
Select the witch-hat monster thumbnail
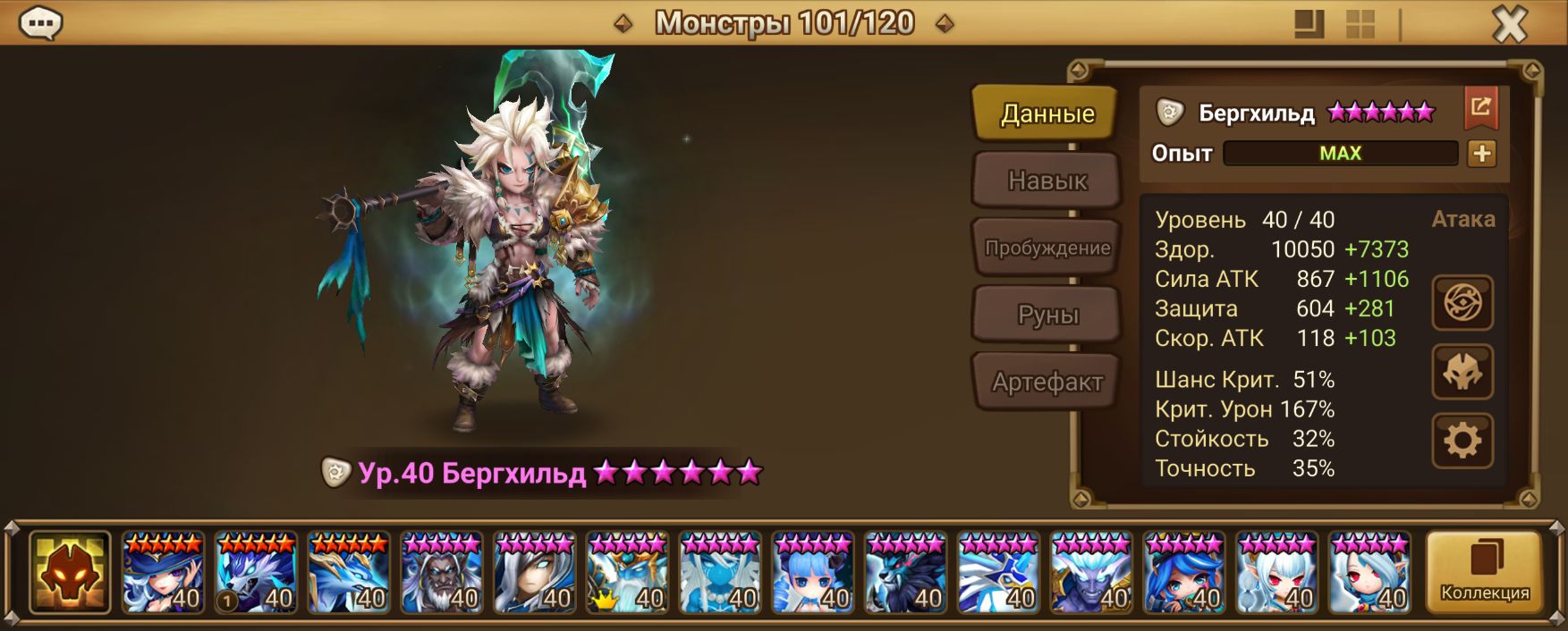(x=164, y=572)
